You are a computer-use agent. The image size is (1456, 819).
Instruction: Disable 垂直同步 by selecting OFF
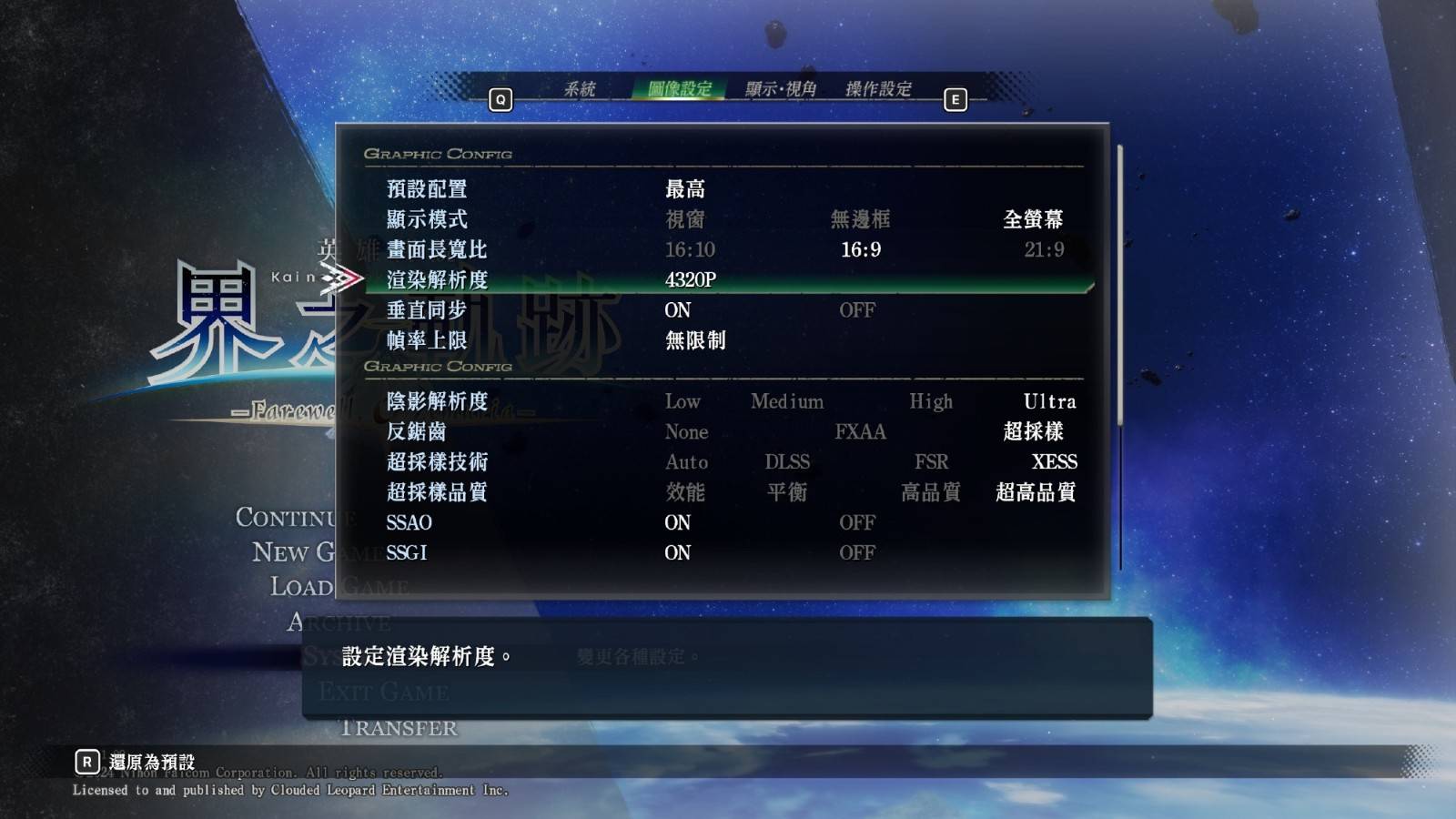pos(856,309)
